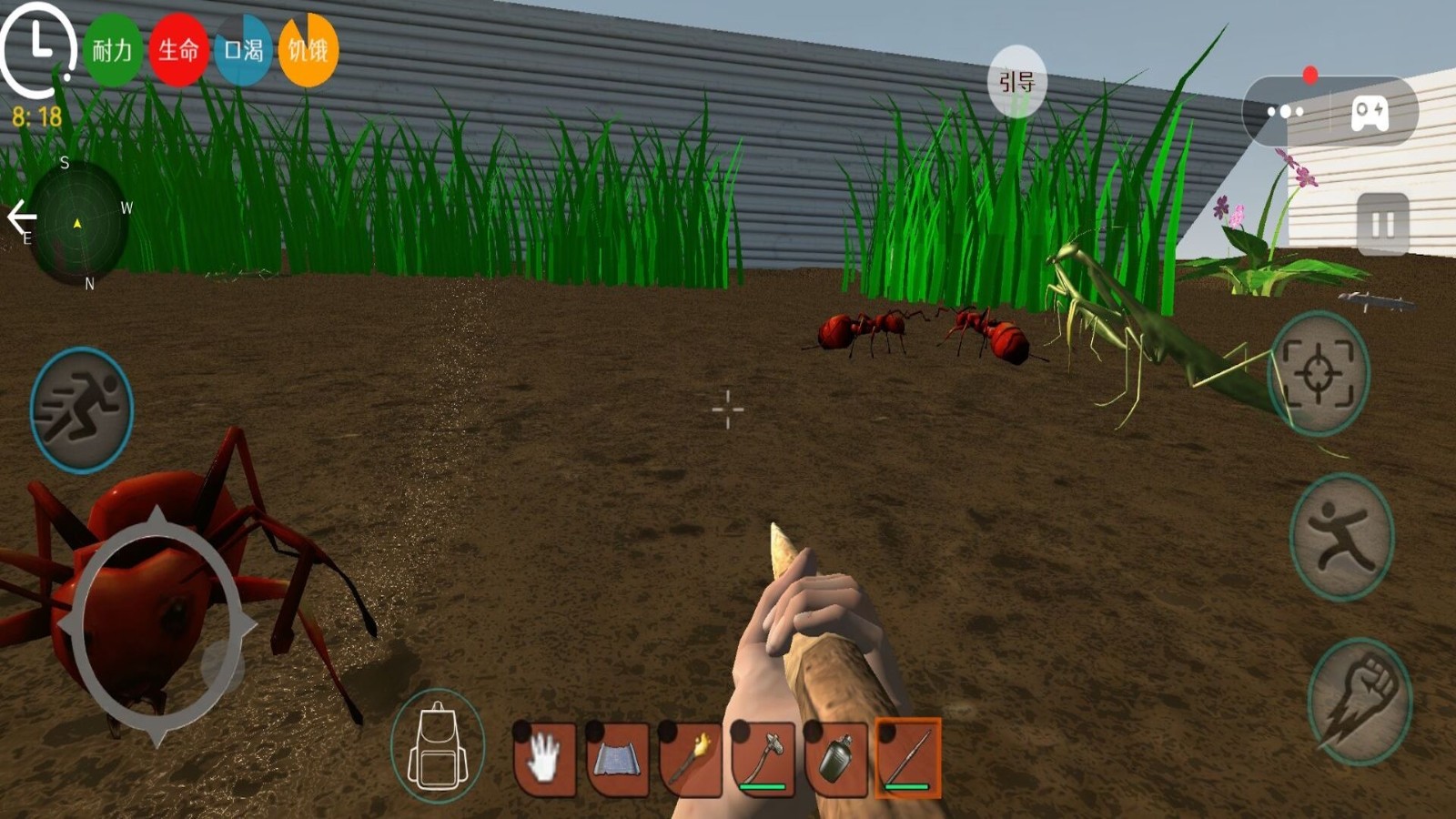Open the three-dots overlay menu
The image size is (1456, 819).
[x=1285, y=112]
